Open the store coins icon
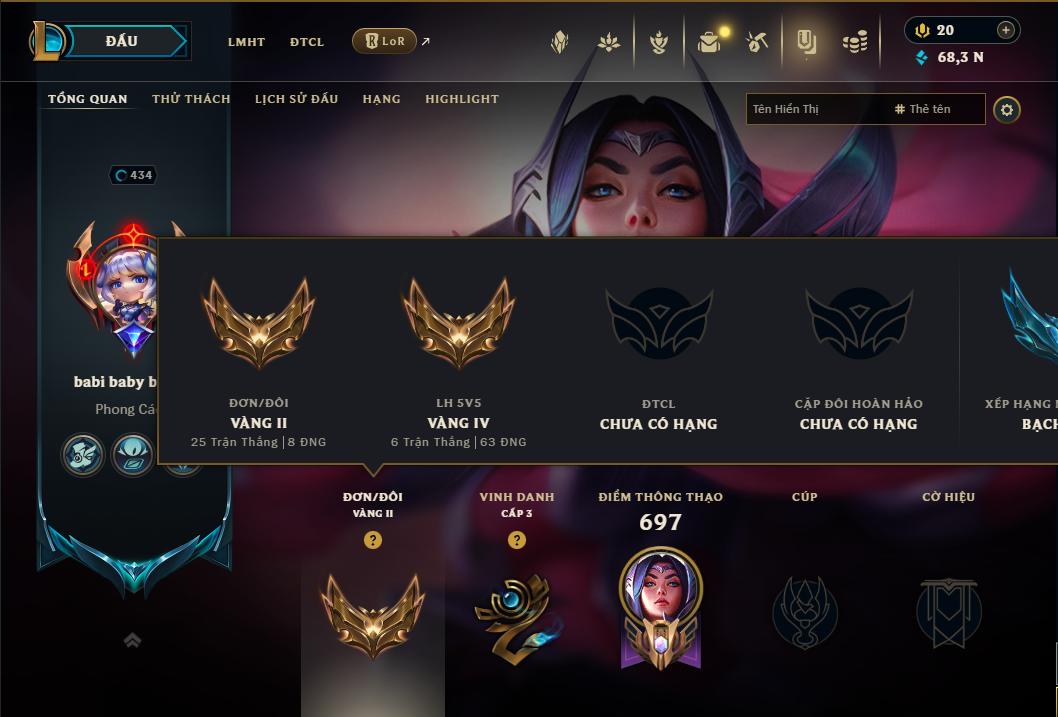The image size is (1058, 717). point(854,42)
